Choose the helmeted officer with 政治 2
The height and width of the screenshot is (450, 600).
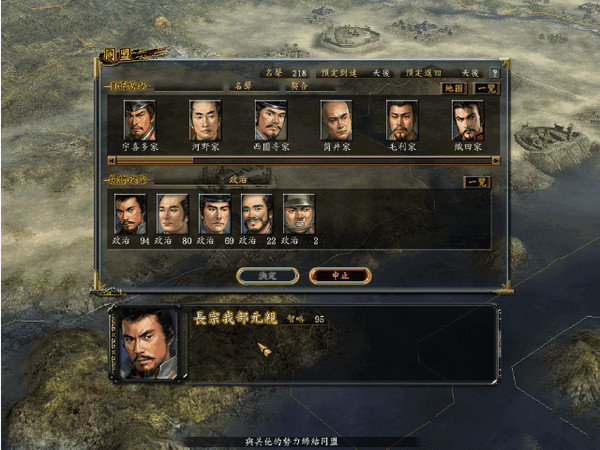pyautogui.click(x=298, y=213)
